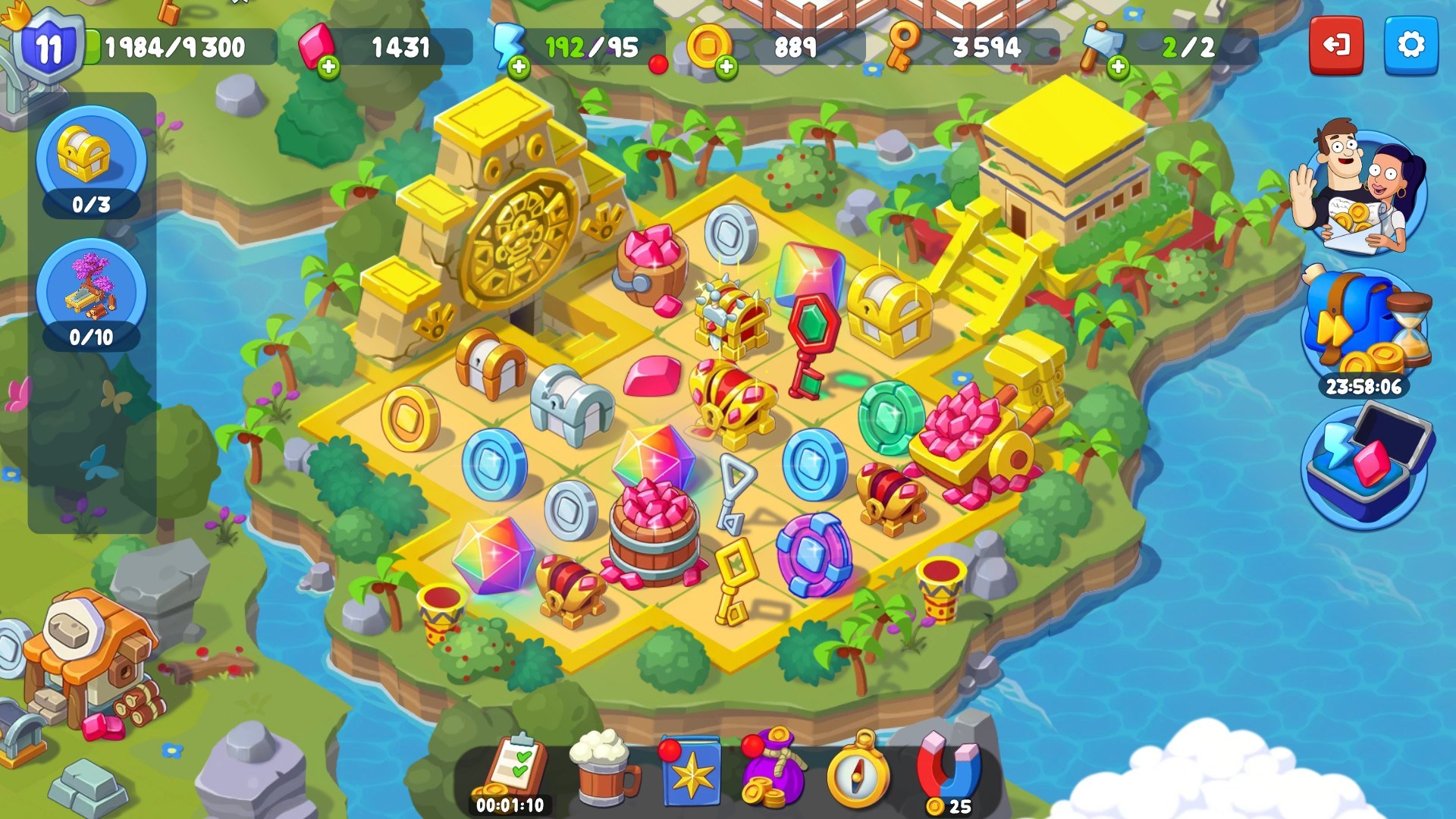Image resolution: width=1456 pixels, height=819 pixels.
Task: Open the game settings gear
Action: point(1412,45)
